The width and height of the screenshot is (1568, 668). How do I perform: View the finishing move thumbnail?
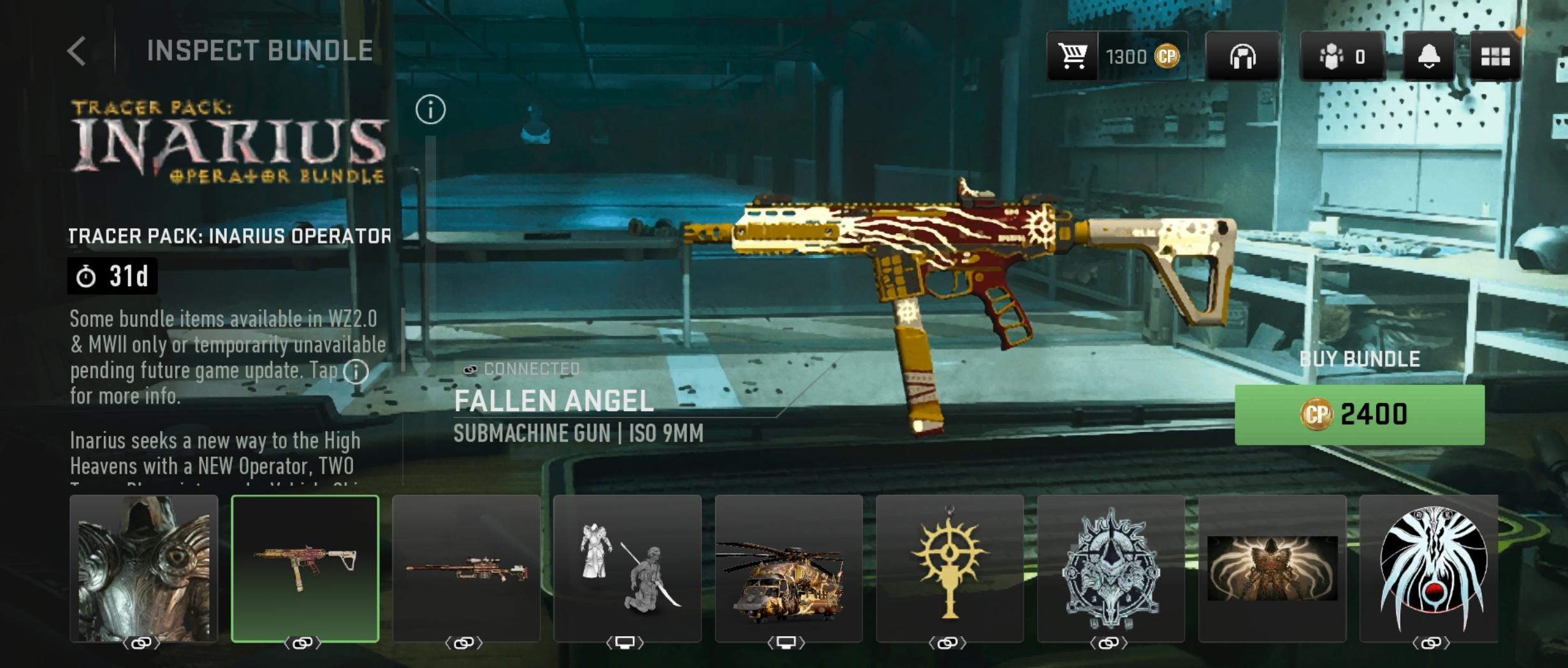coord(627,569)
